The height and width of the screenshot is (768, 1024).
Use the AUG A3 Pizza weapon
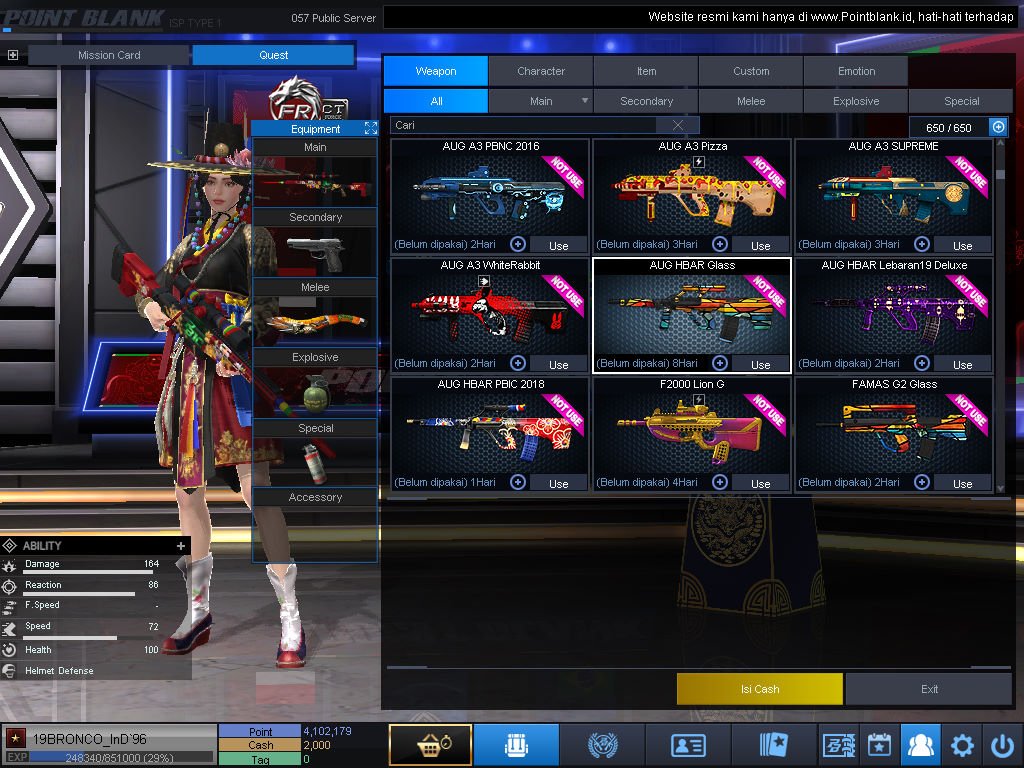(760, 245)
